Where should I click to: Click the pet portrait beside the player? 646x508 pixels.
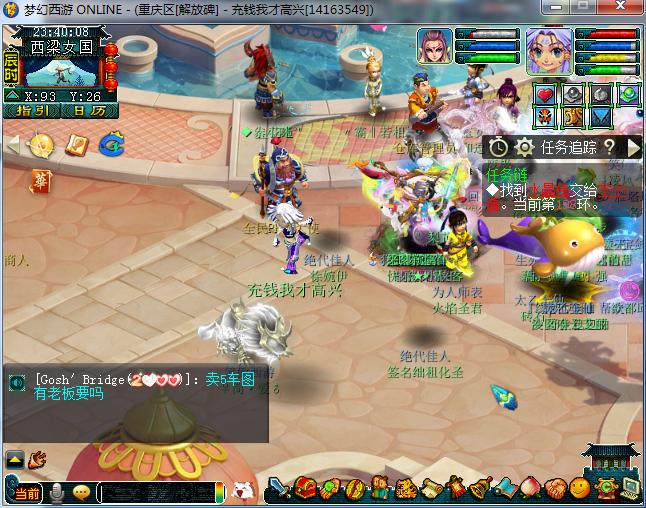(434, 47)
